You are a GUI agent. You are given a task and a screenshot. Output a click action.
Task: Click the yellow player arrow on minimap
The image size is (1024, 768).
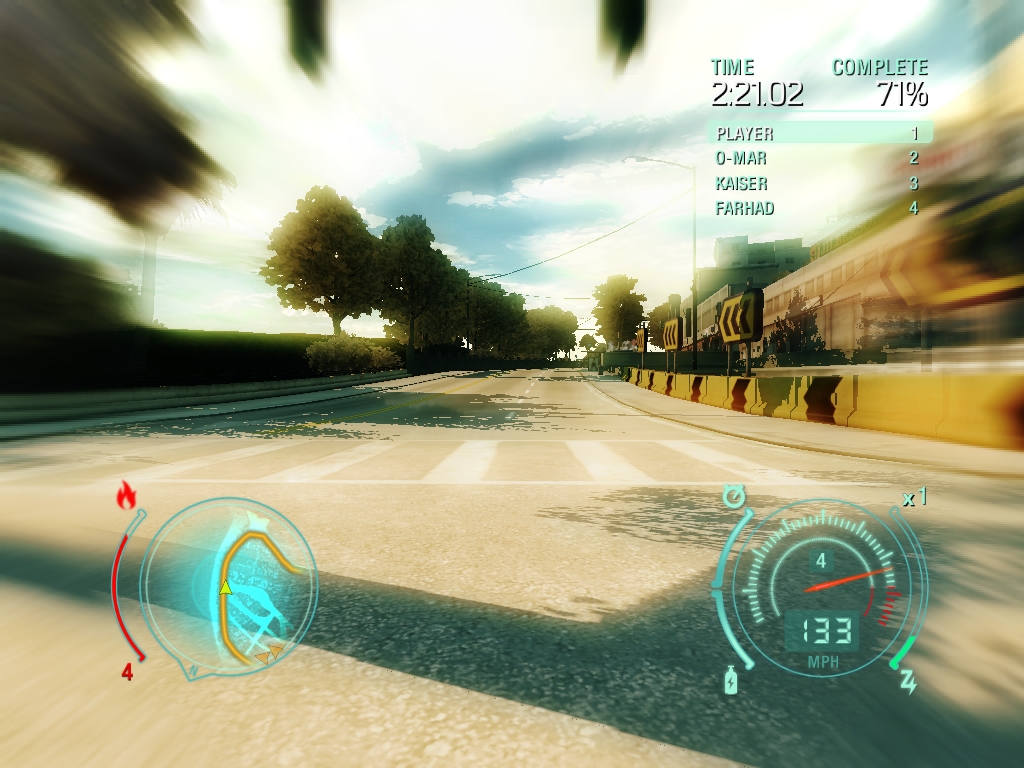click(226, 587)
